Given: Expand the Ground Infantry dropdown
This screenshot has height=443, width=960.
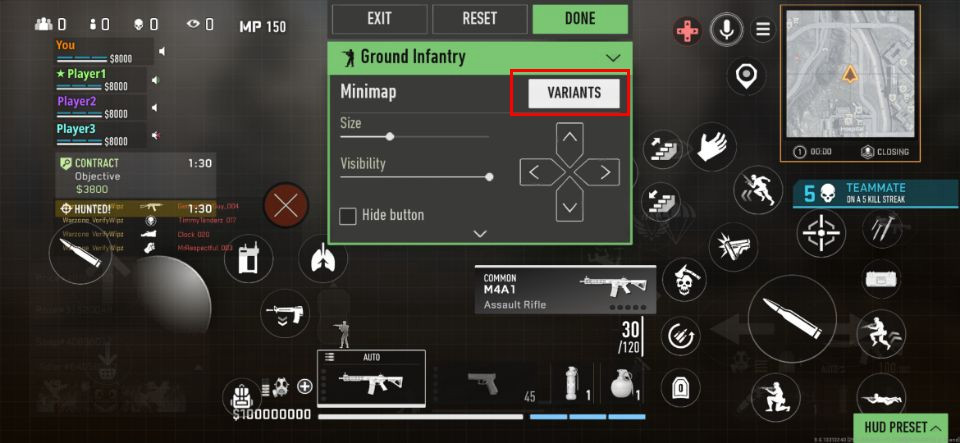Looking at the screenshot, I should (x=613, y=58).
